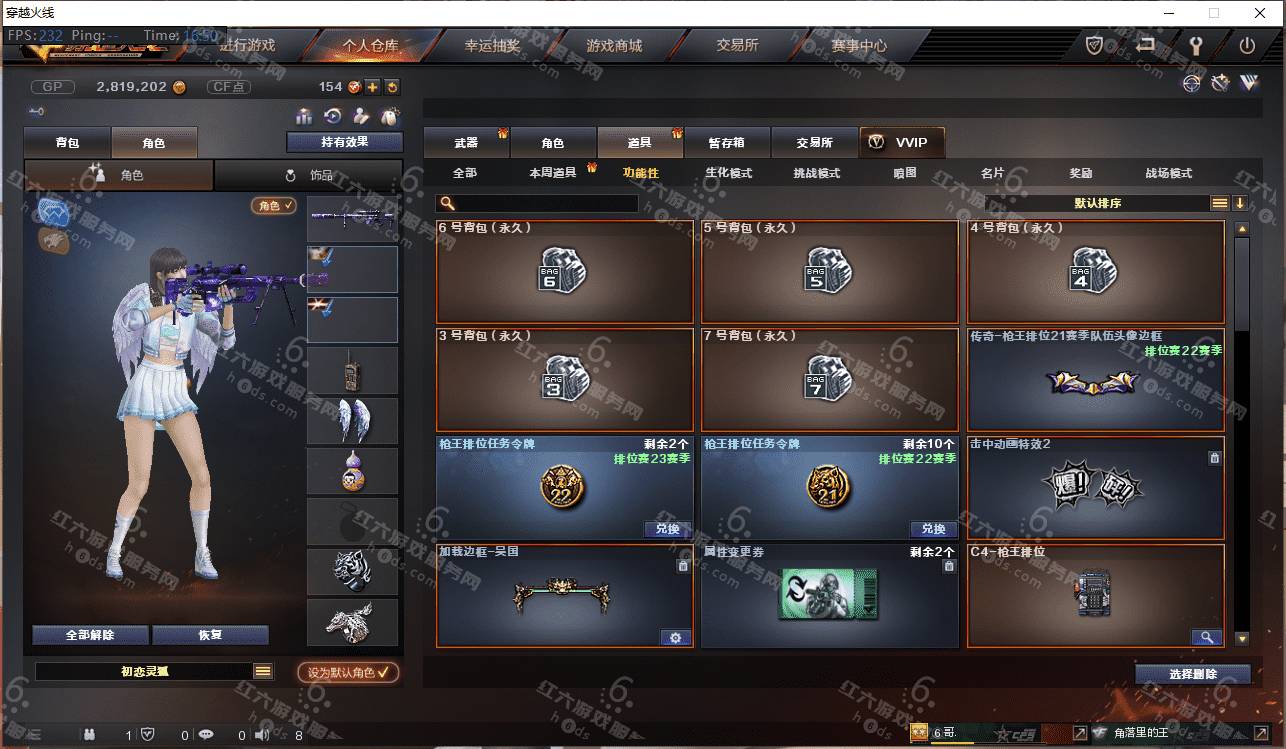
Task: Click the 选择删除 button
Action: point(1192,674)
